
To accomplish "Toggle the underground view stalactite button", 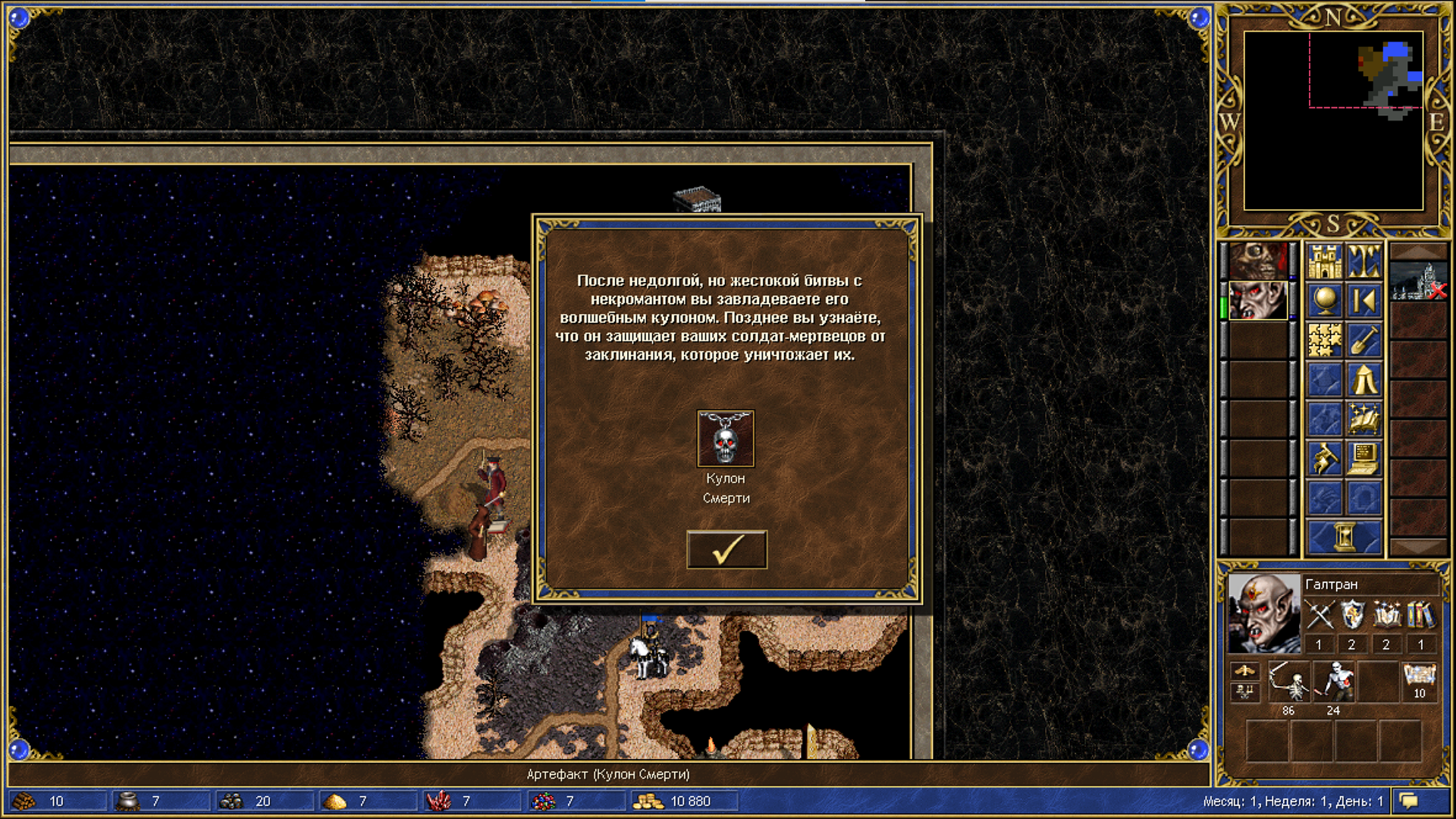I will click(1363, 262).
